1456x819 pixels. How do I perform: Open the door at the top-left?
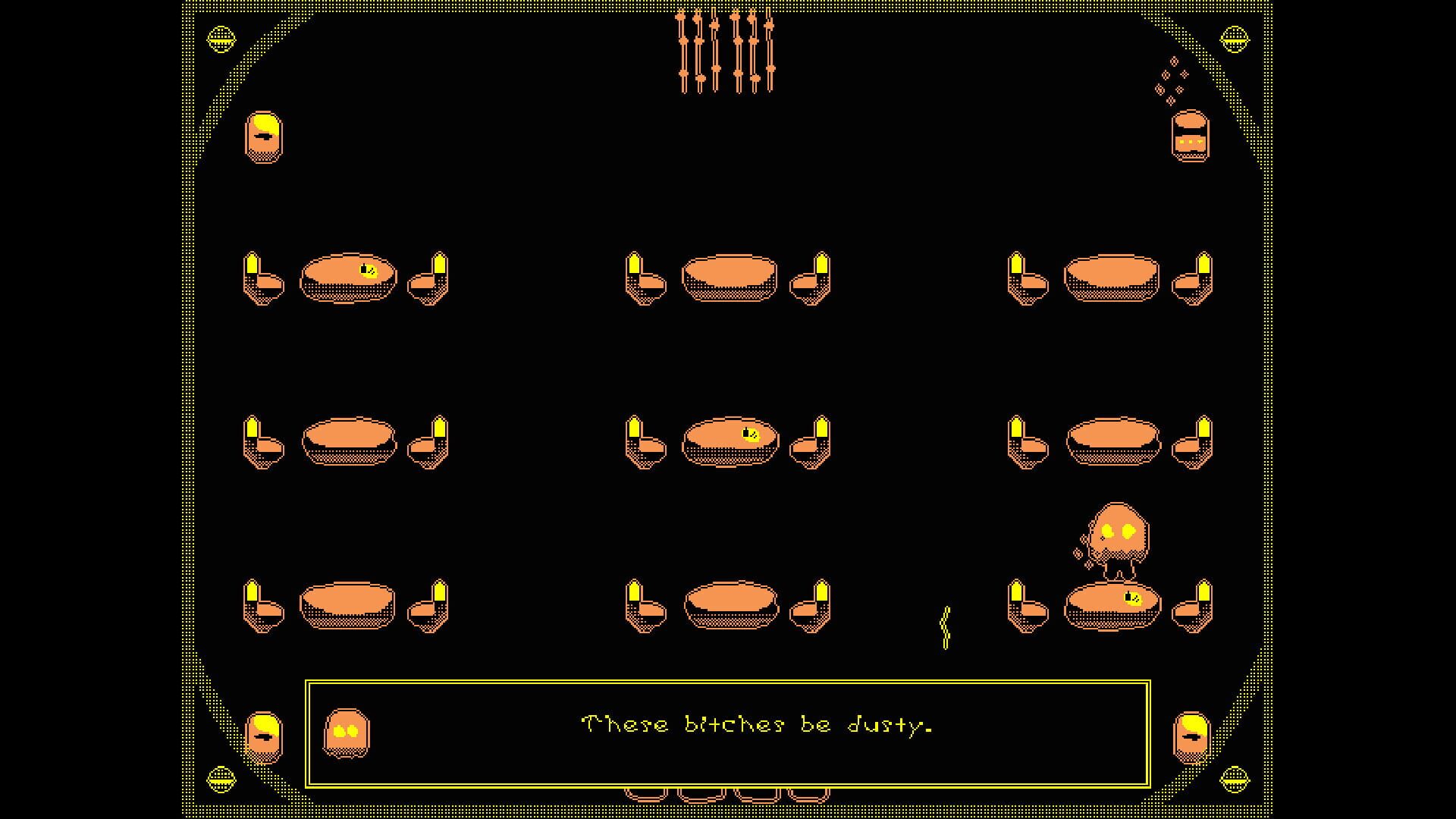[x=265, y=138]
